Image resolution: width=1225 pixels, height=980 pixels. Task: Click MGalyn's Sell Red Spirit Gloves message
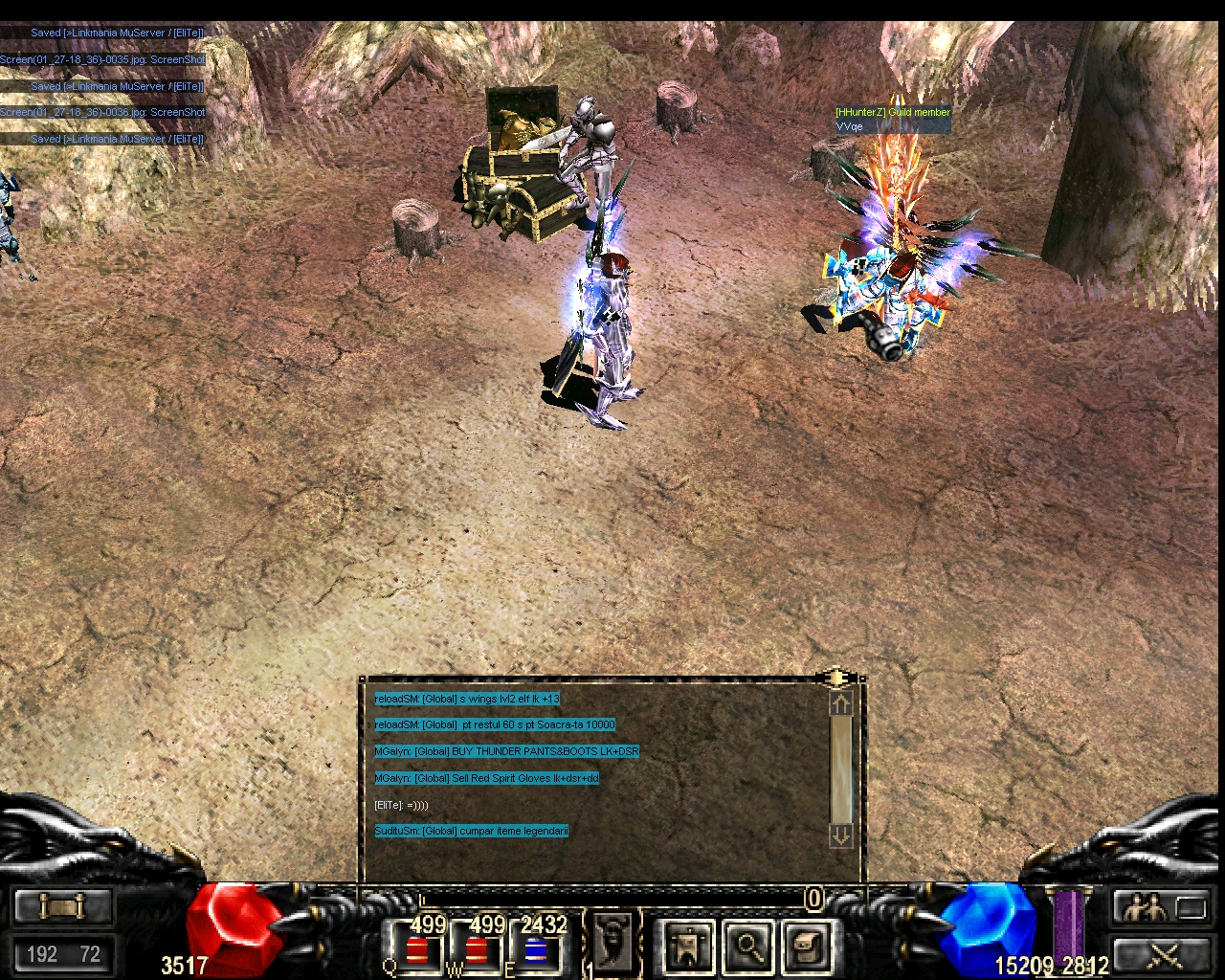coord(486,778)
